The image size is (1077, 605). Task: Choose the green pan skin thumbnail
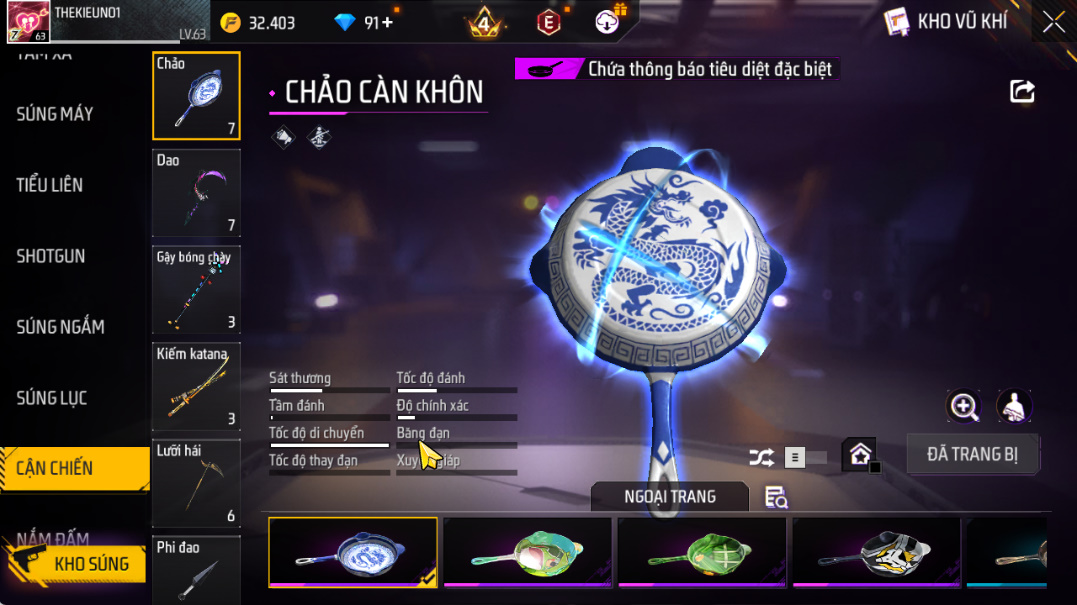(x=703, y=552)
